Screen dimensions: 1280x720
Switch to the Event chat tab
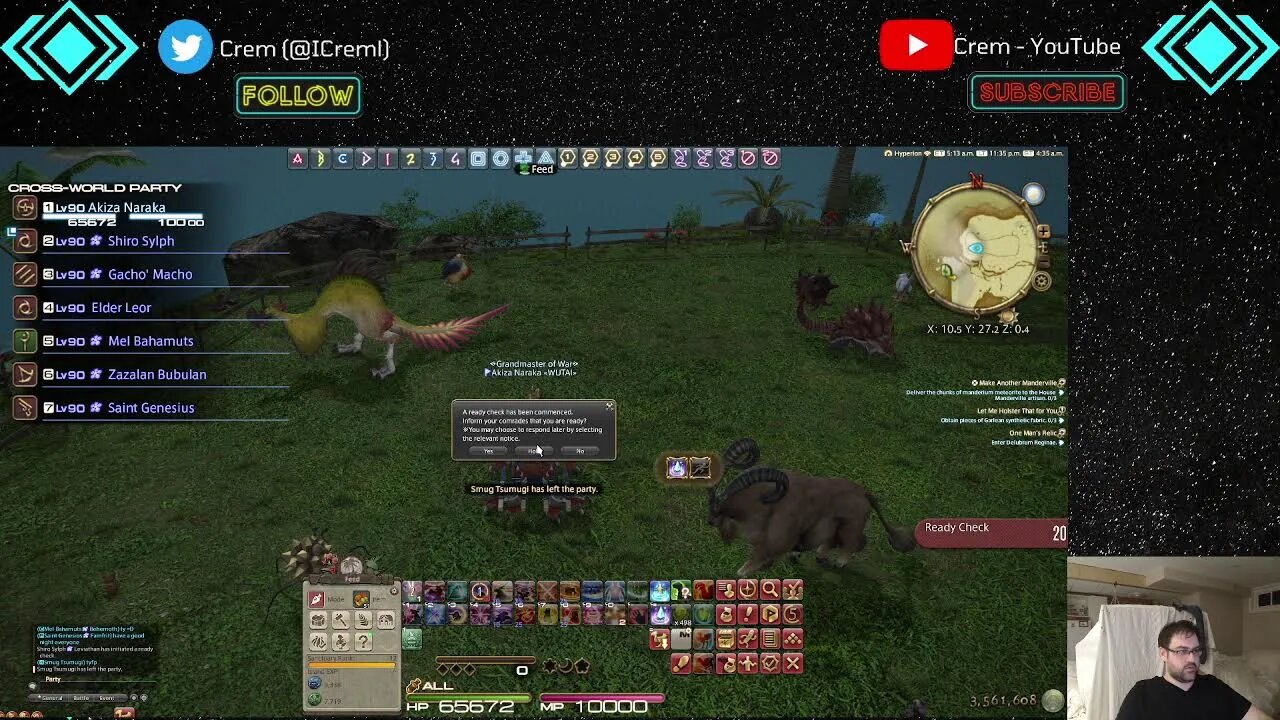click(x=108, y=697)
